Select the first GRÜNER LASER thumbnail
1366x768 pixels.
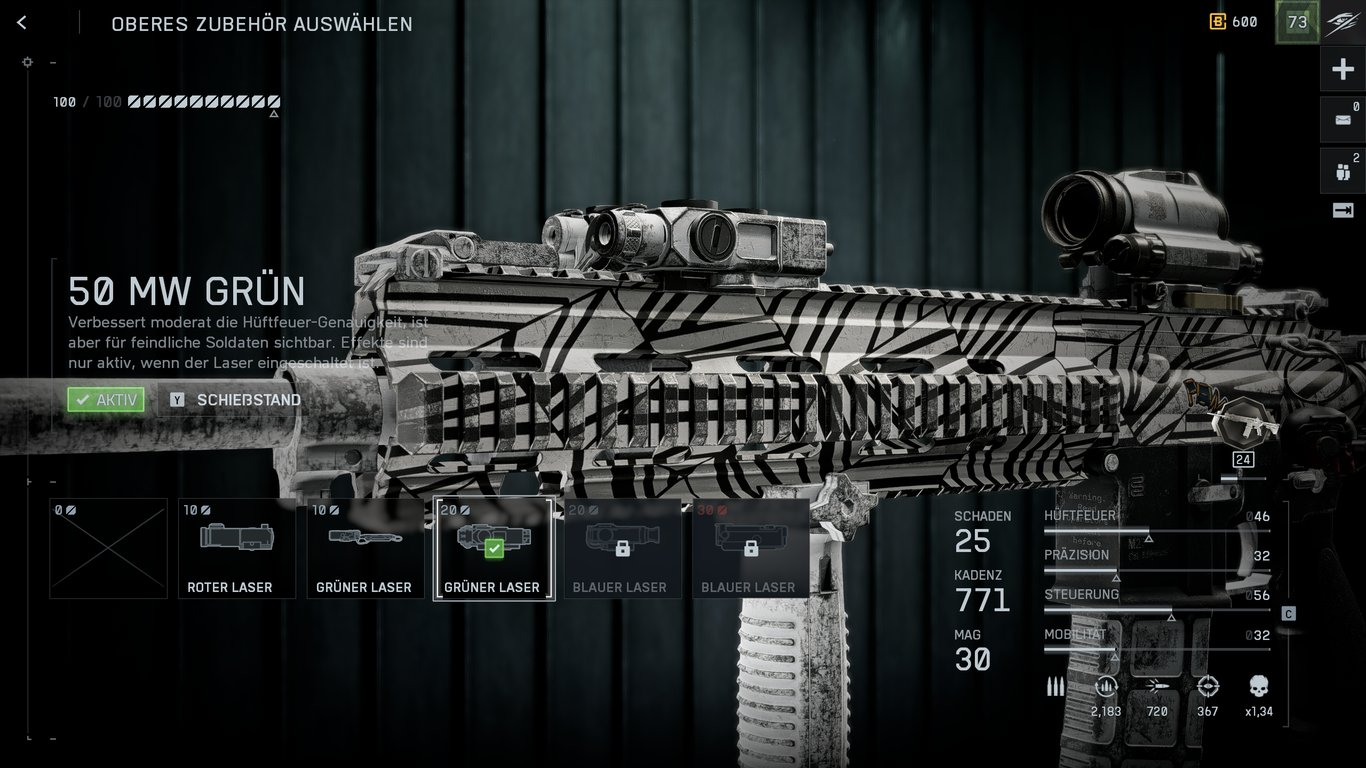tap(365, 548)
